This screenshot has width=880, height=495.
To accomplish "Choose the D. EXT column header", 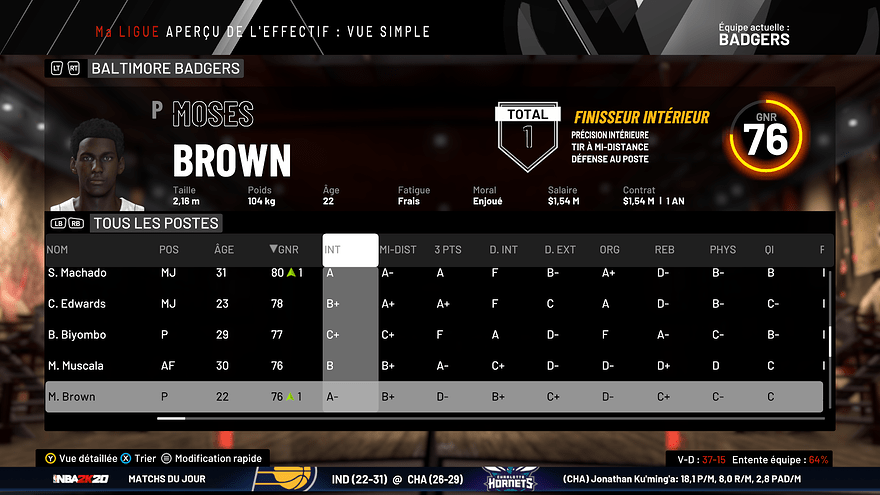I will click(560, 249).
